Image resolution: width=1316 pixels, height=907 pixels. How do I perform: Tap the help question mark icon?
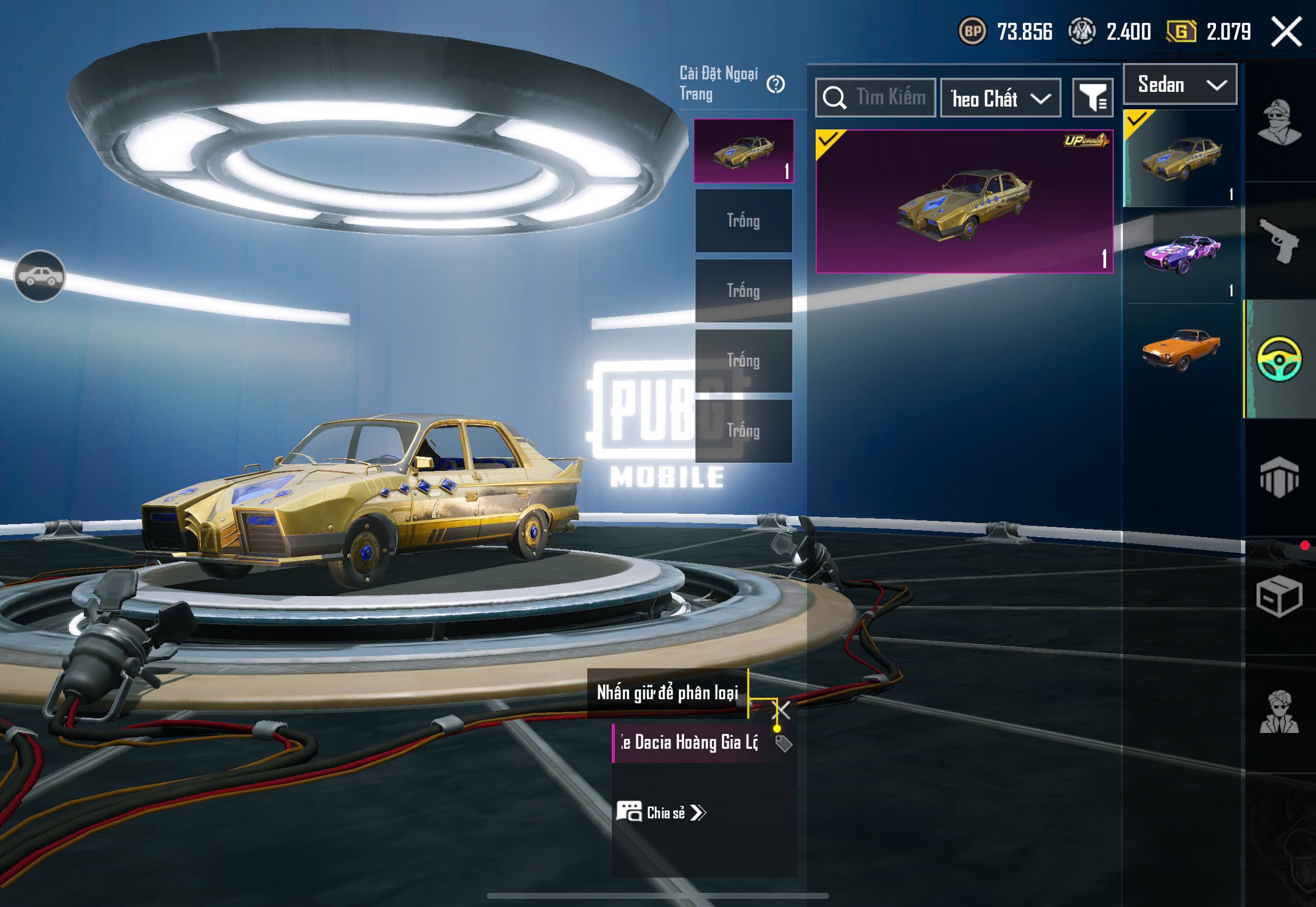(x=775, y=84)
